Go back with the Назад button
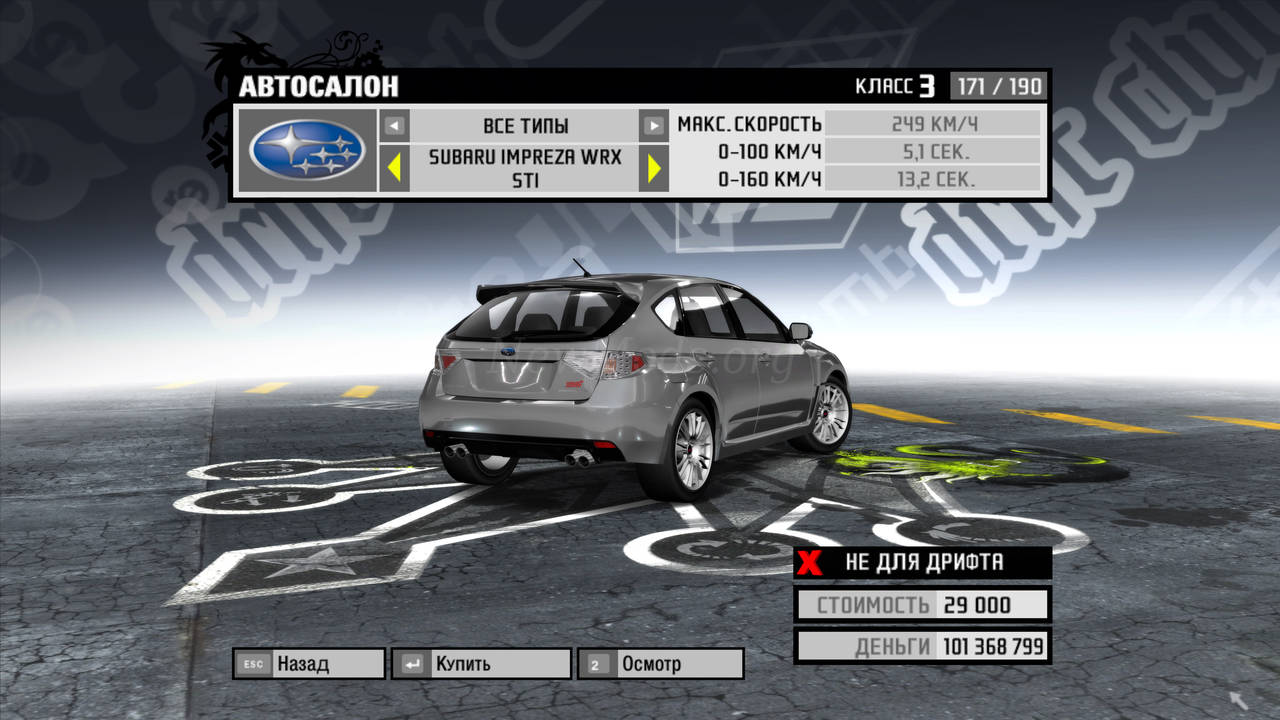This screenshot has height=720, width=1280. tap(308, 663)
